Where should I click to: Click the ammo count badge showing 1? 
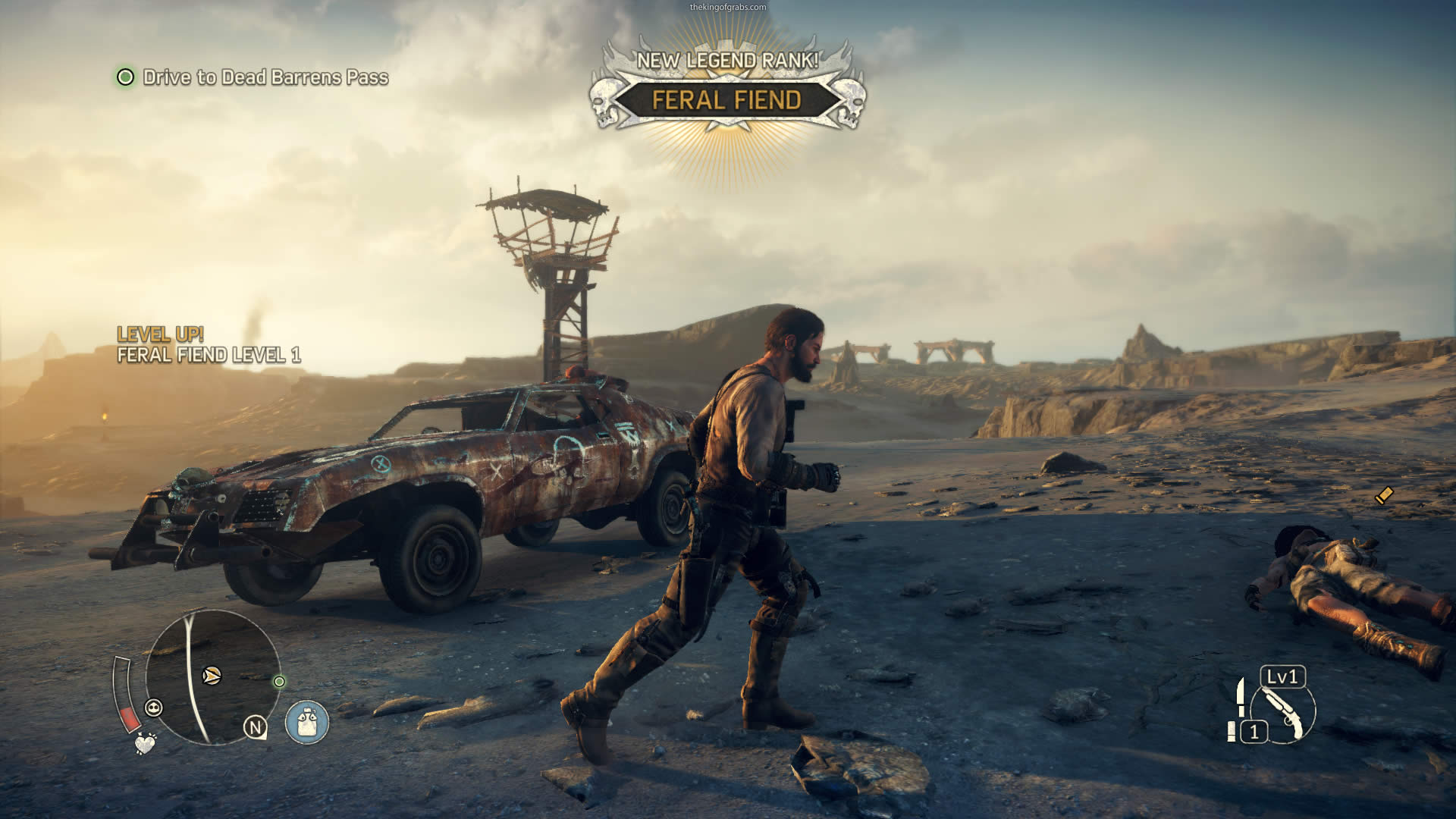[1254, 731]
